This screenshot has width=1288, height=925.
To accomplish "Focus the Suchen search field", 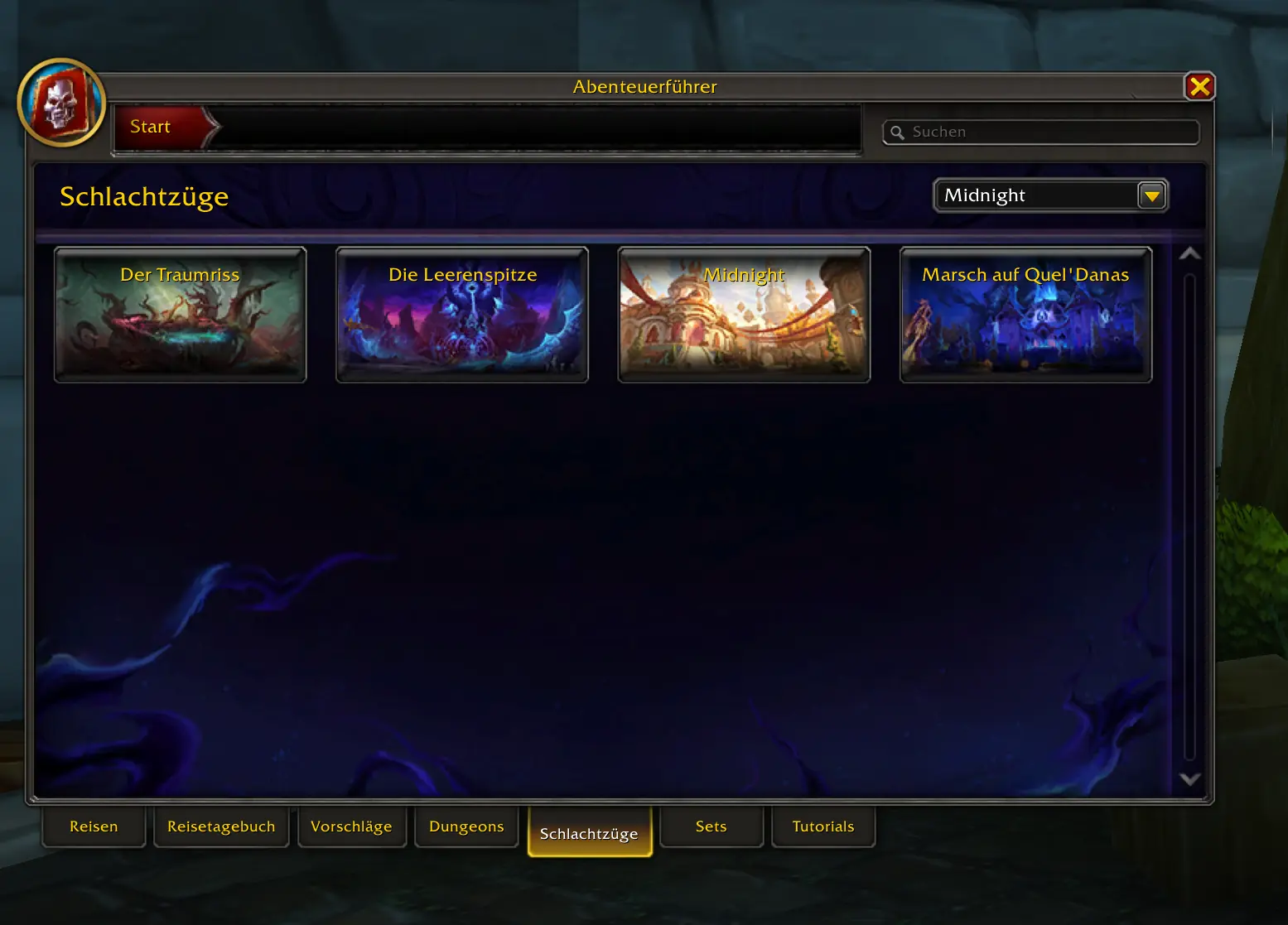I will click(x=1049, y=132).
